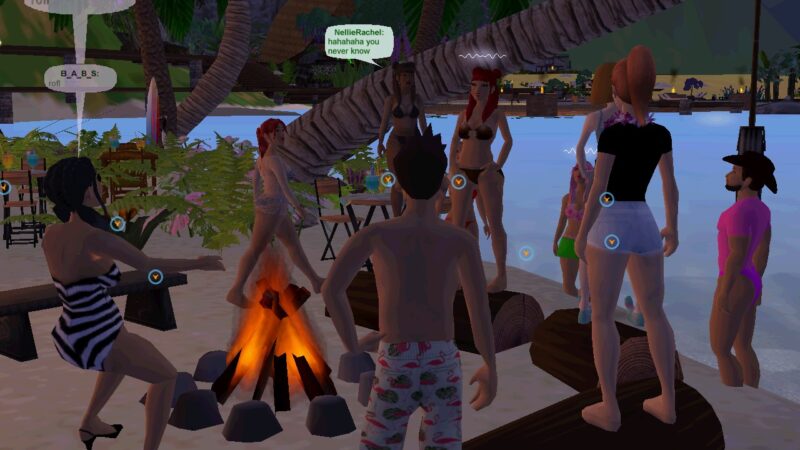Tap the marker behind the dark-haired avatar's shoulder
800x450 pixels.
117,224
